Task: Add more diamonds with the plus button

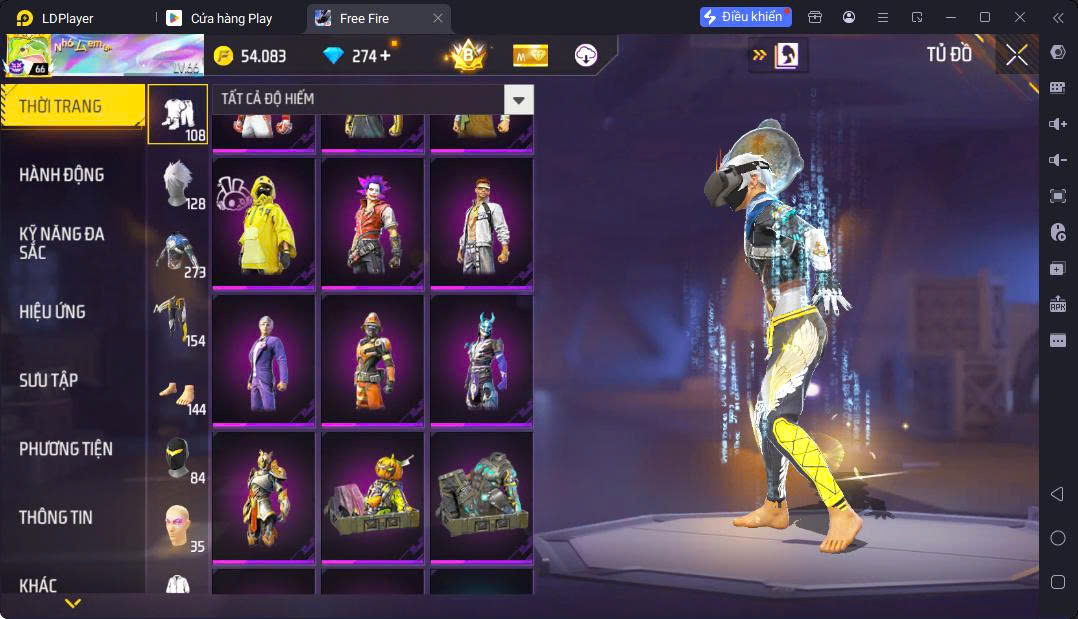Action: pos(385,56)
